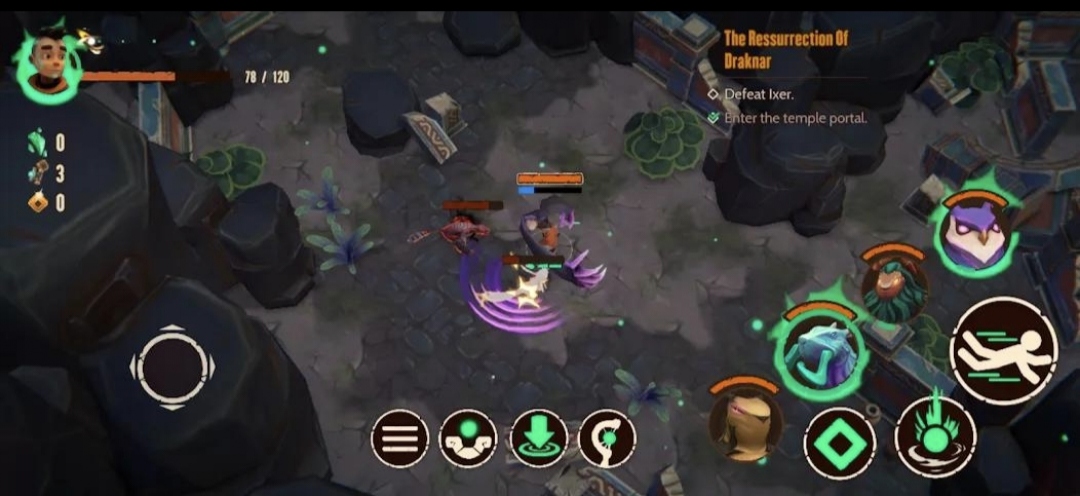
Task: Tap the green orb over hands button
Action: (x=468, y=438)
